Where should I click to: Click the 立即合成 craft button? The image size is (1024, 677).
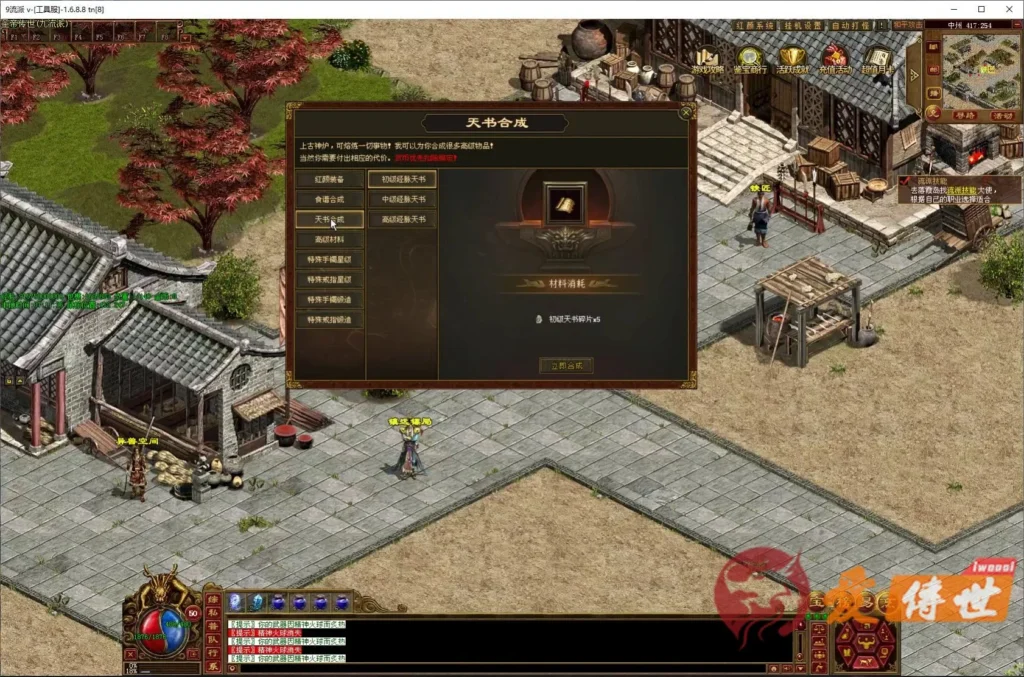pyautogui.click(x=565, y=365)
